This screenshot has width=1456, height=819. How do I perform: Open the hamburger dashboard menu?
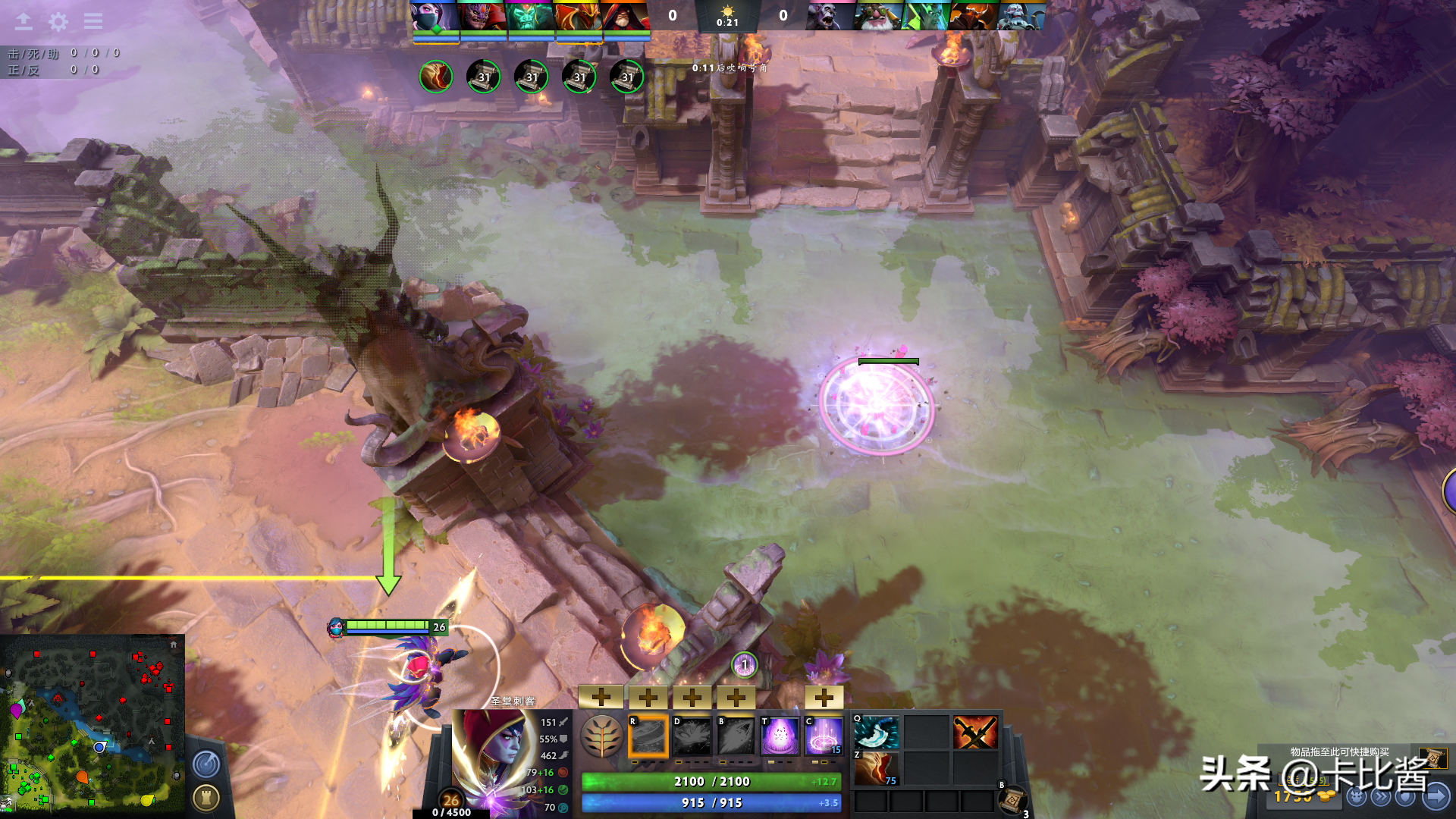tap(93, 21)
